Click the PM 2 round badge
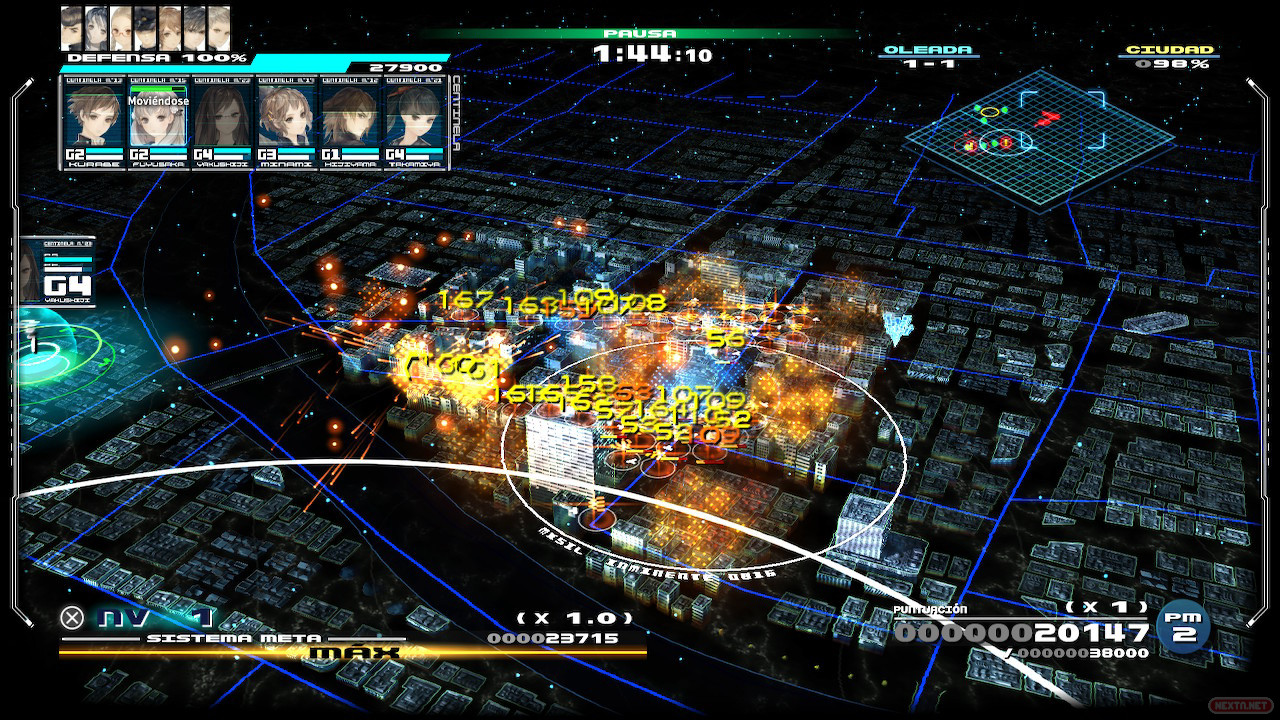The image size is (1280, 720). coord(1183,627)
